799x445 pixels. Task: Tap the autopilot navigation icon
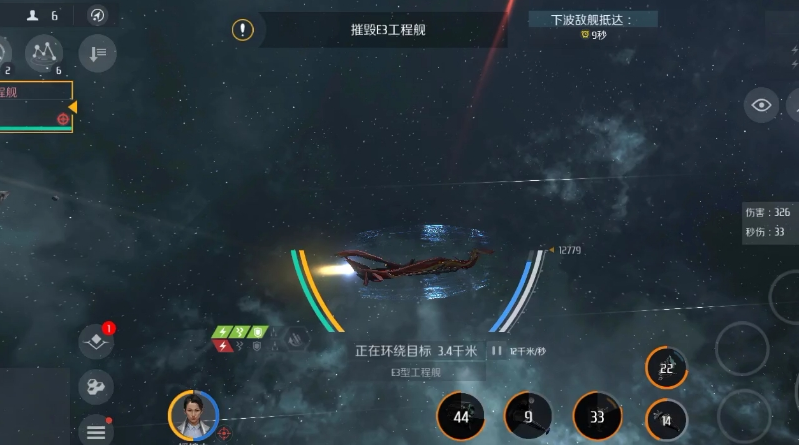96,15
